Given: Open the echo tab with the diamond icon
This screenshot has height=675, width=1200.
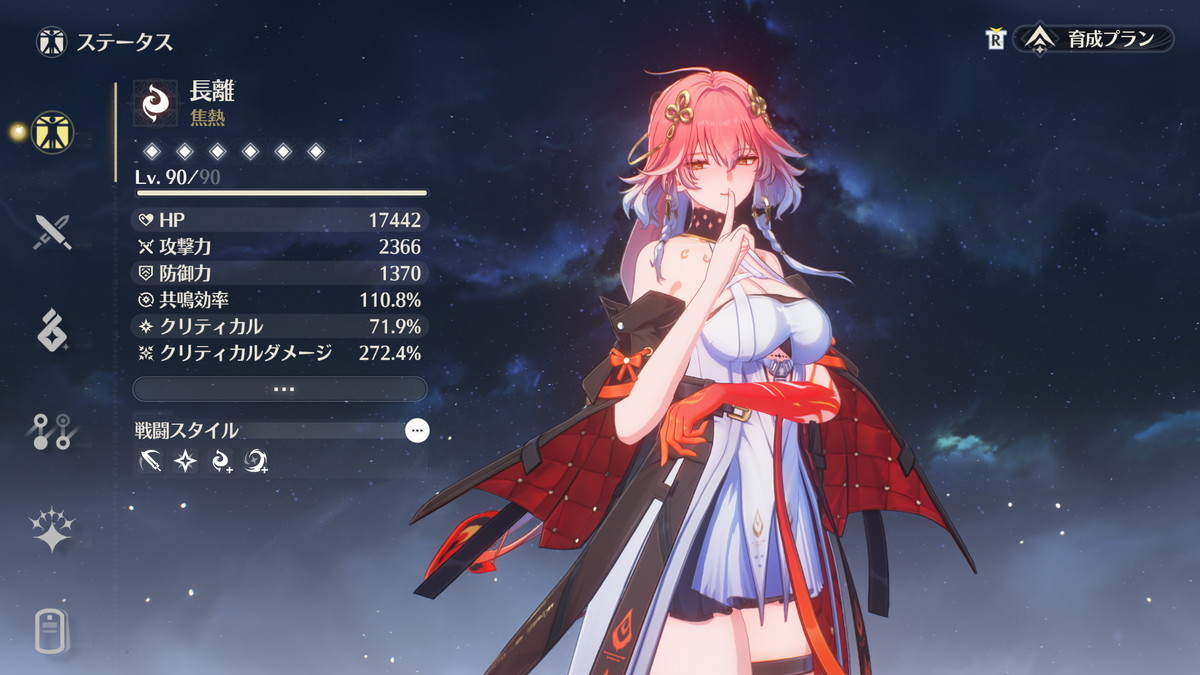Looking at the screenshot, I should (50, 330).
